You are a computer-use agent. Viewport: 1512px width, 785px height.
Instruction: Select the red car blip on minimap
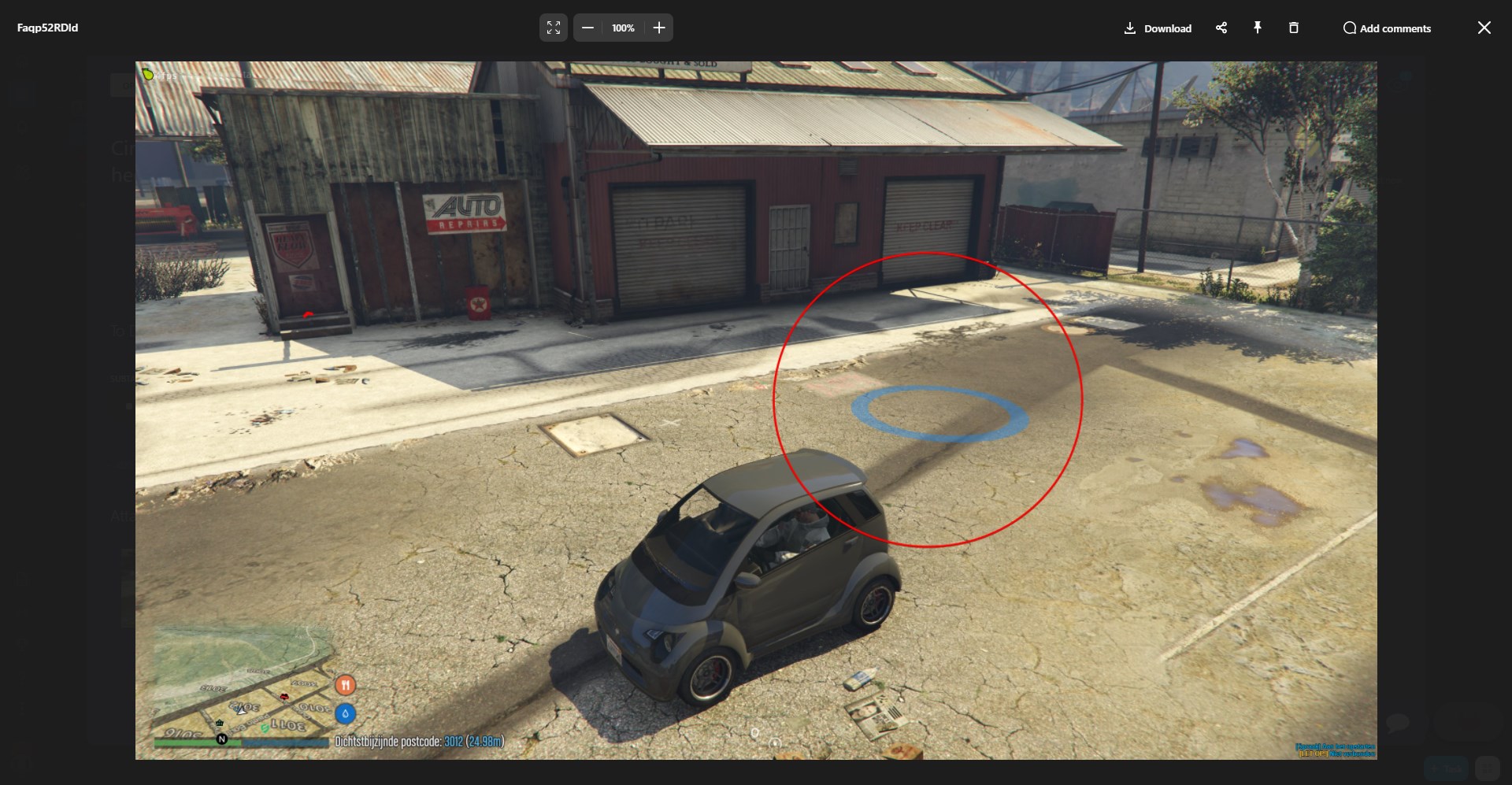[x=284, y=696]
